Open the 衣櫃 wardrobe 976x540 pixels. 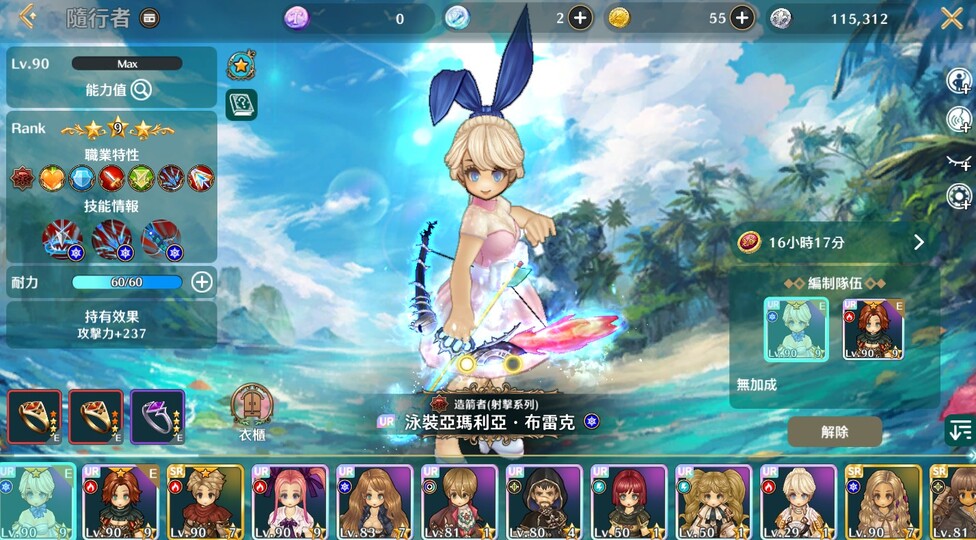coord(251,407)
